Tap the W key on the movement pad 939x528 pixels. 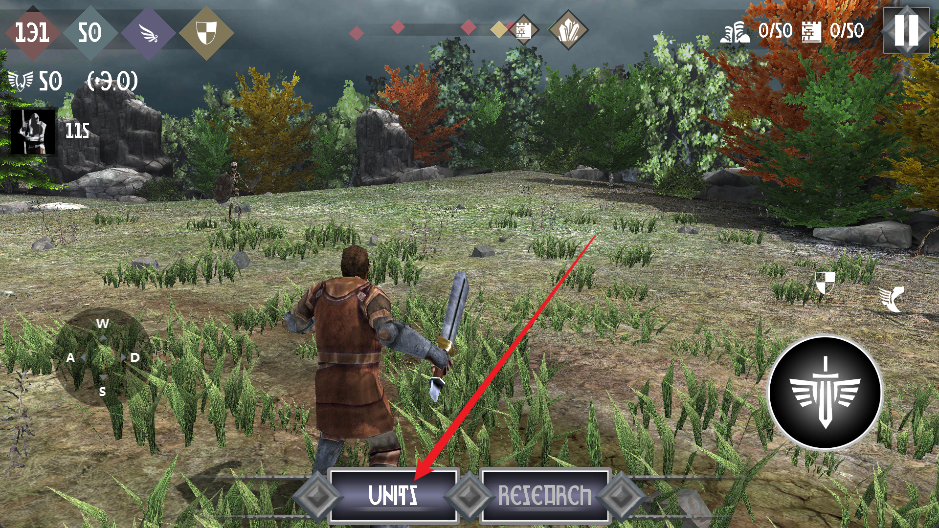(x=102, y=323)
